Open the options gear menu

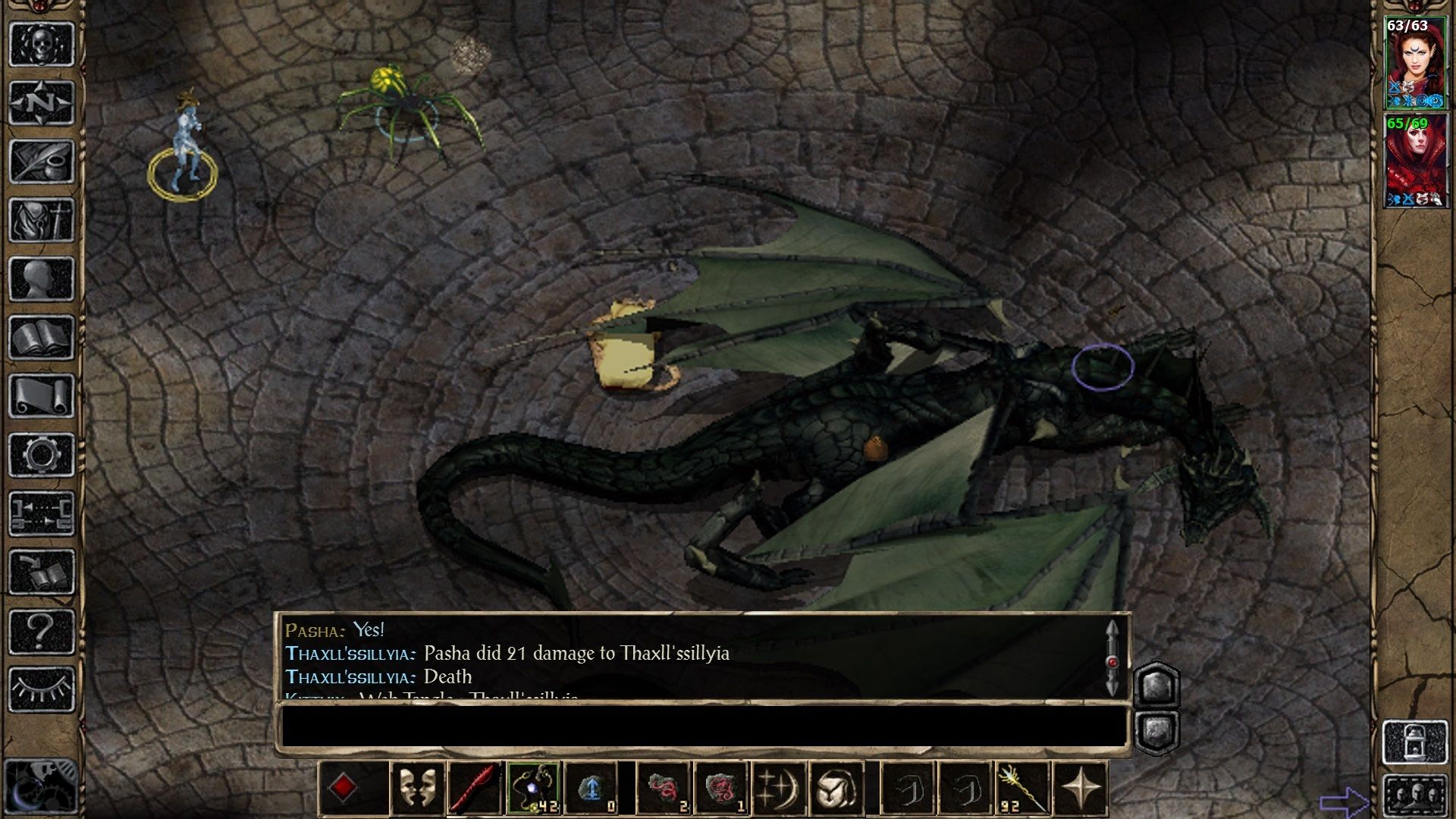coord(41,455)
